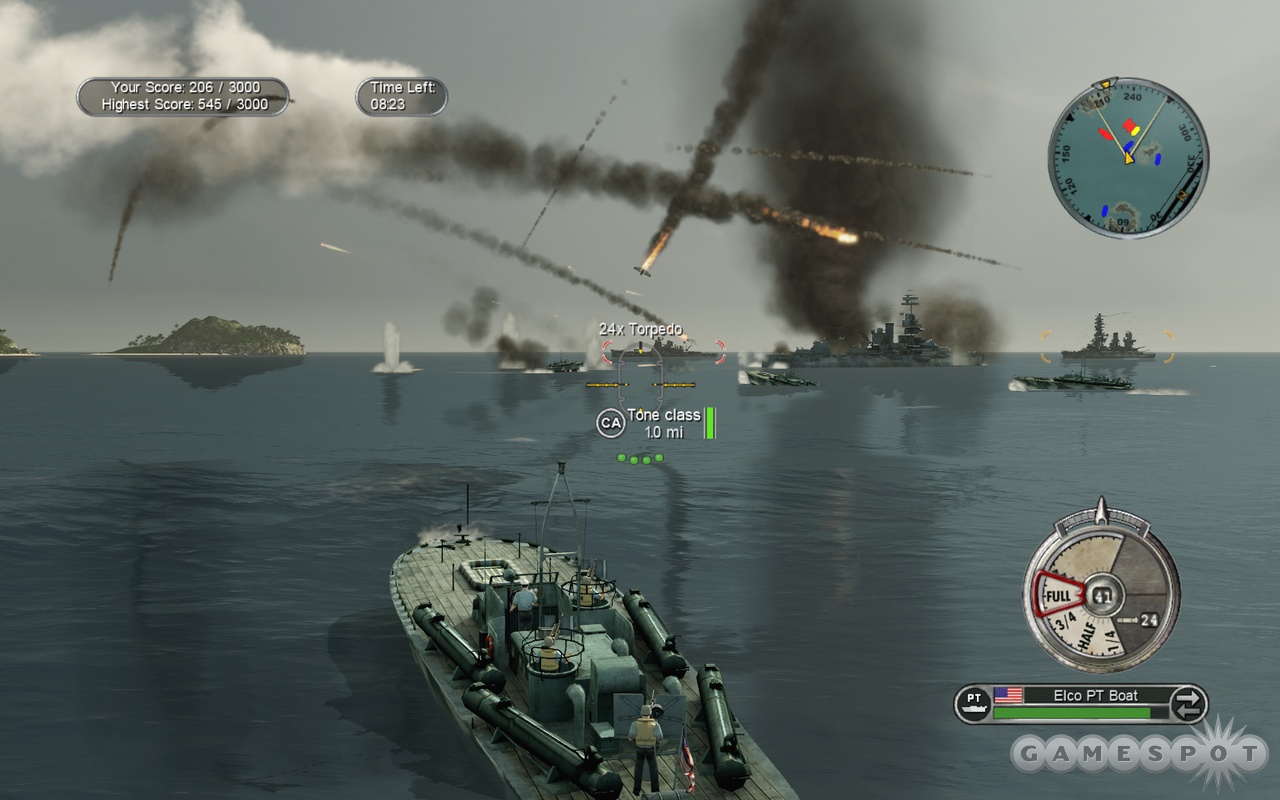
Task: Click the CA cruiser class target icon
Action: [610, 423]
